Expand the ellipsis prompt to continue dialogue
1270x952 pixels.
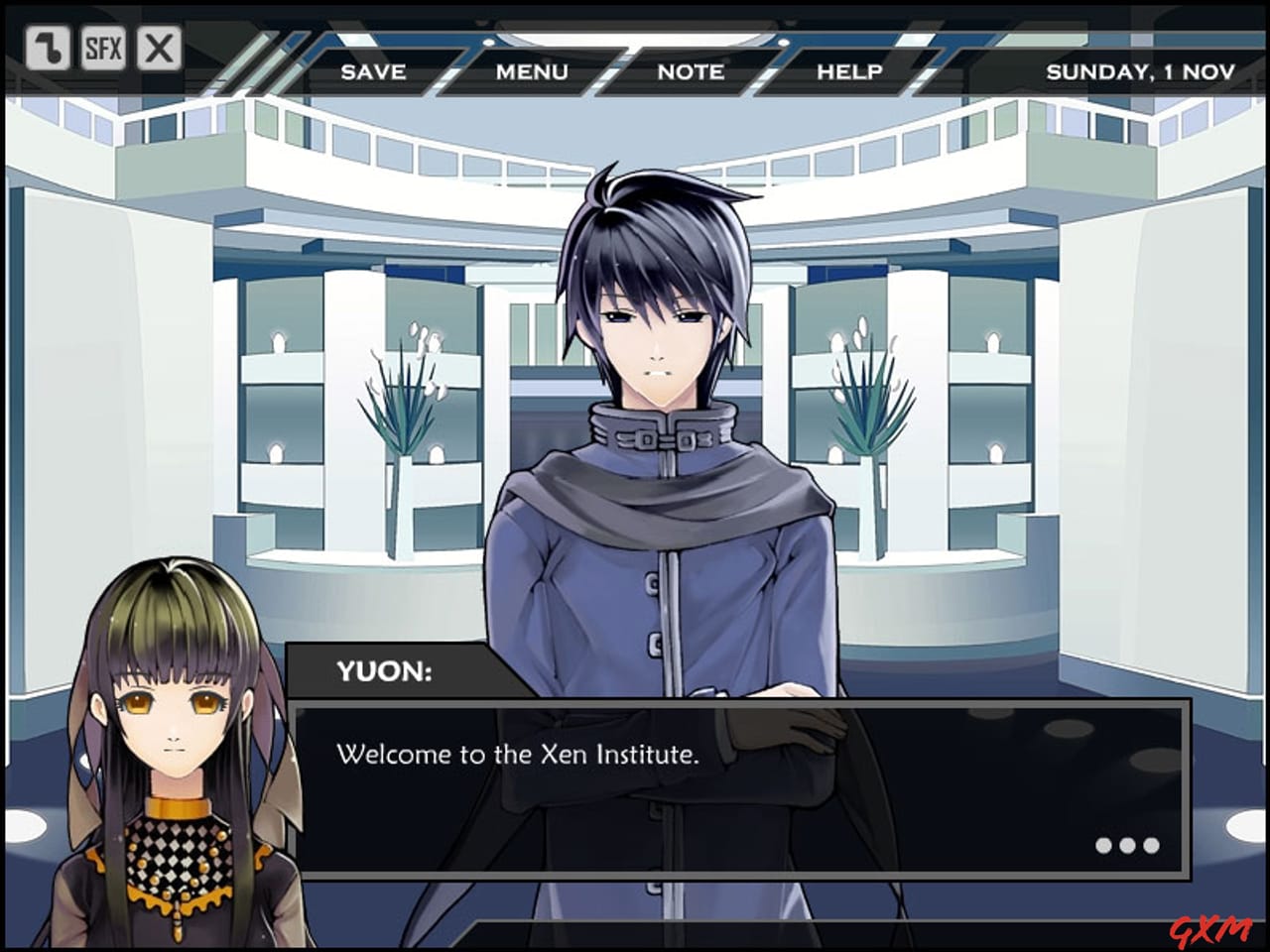tap(1127, 845)
